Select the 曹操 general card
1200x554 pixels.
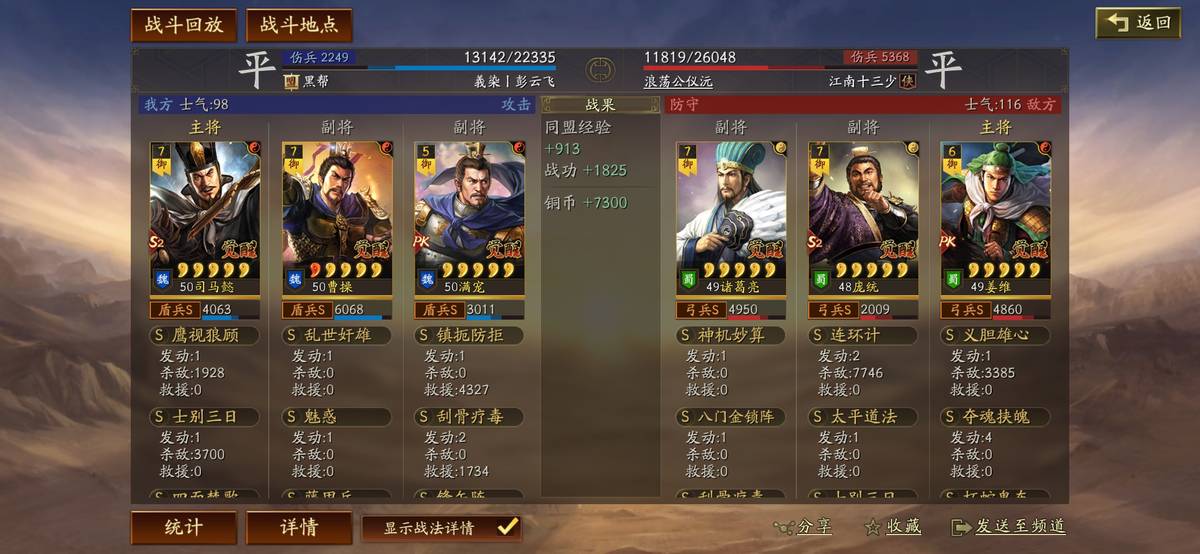337,218
